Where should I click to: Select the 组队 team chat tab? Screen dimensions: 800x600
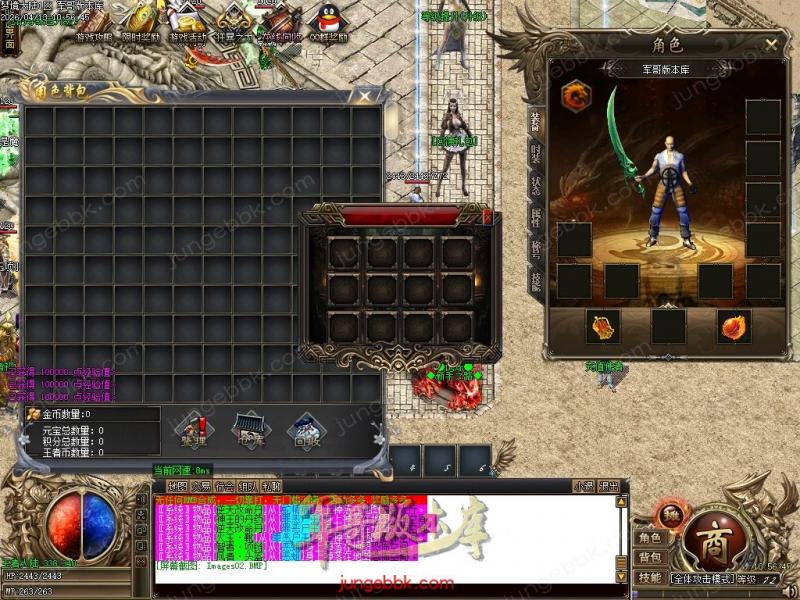tap(249, 486)
